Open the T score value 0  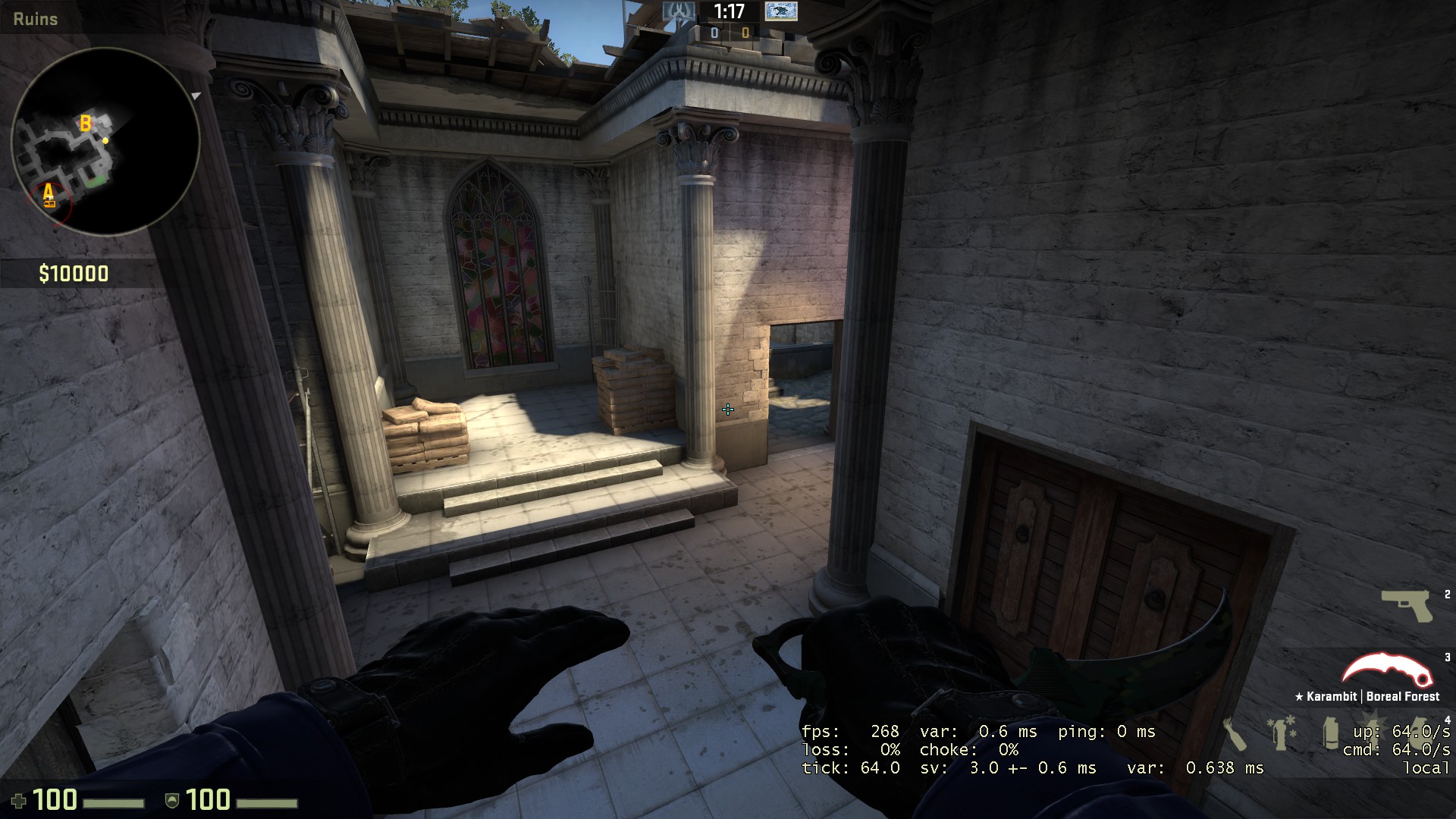coord(745,33)
